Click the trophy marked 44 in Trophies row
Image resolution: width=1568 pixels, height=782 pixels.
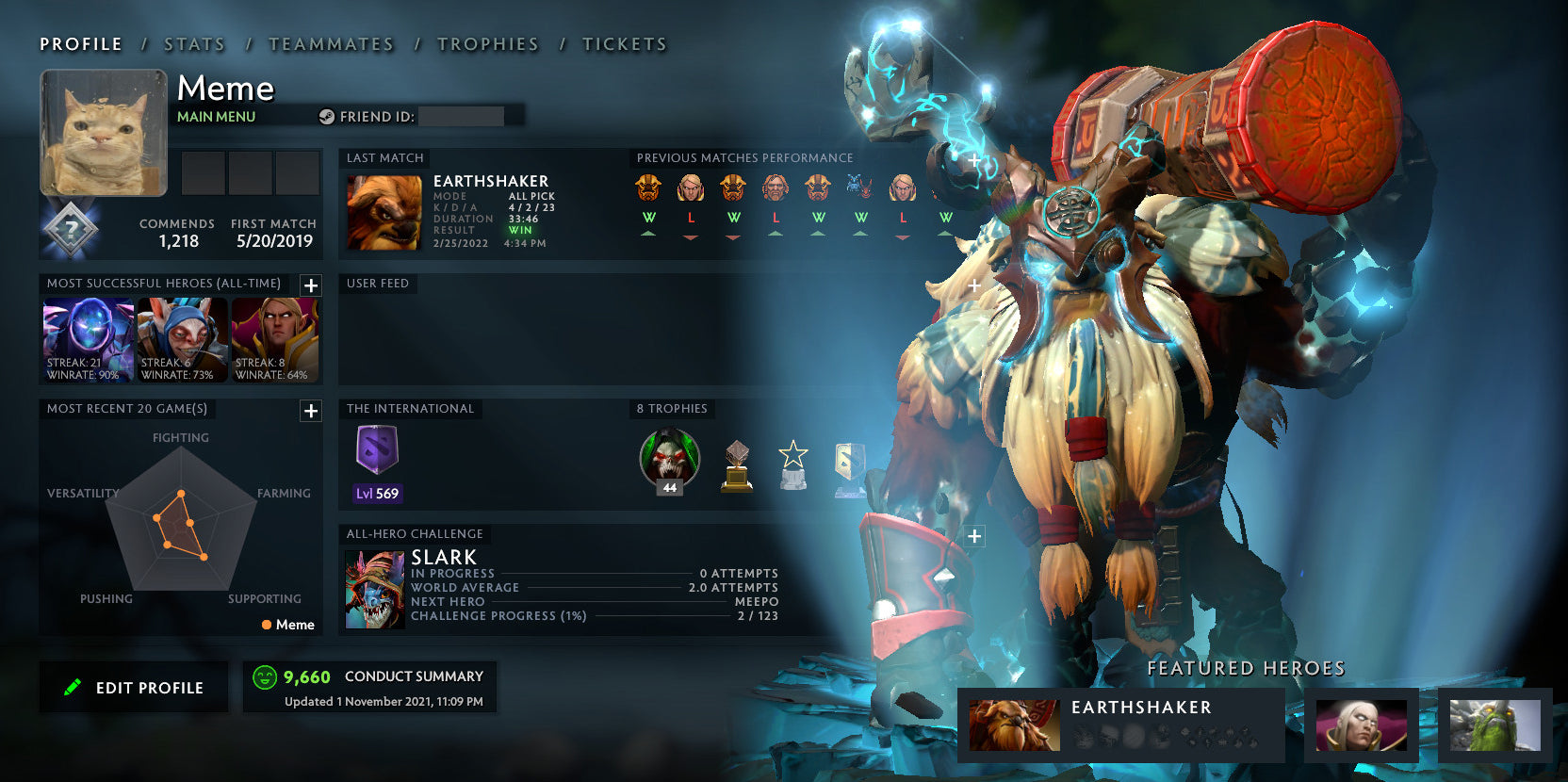click(669, 460)
